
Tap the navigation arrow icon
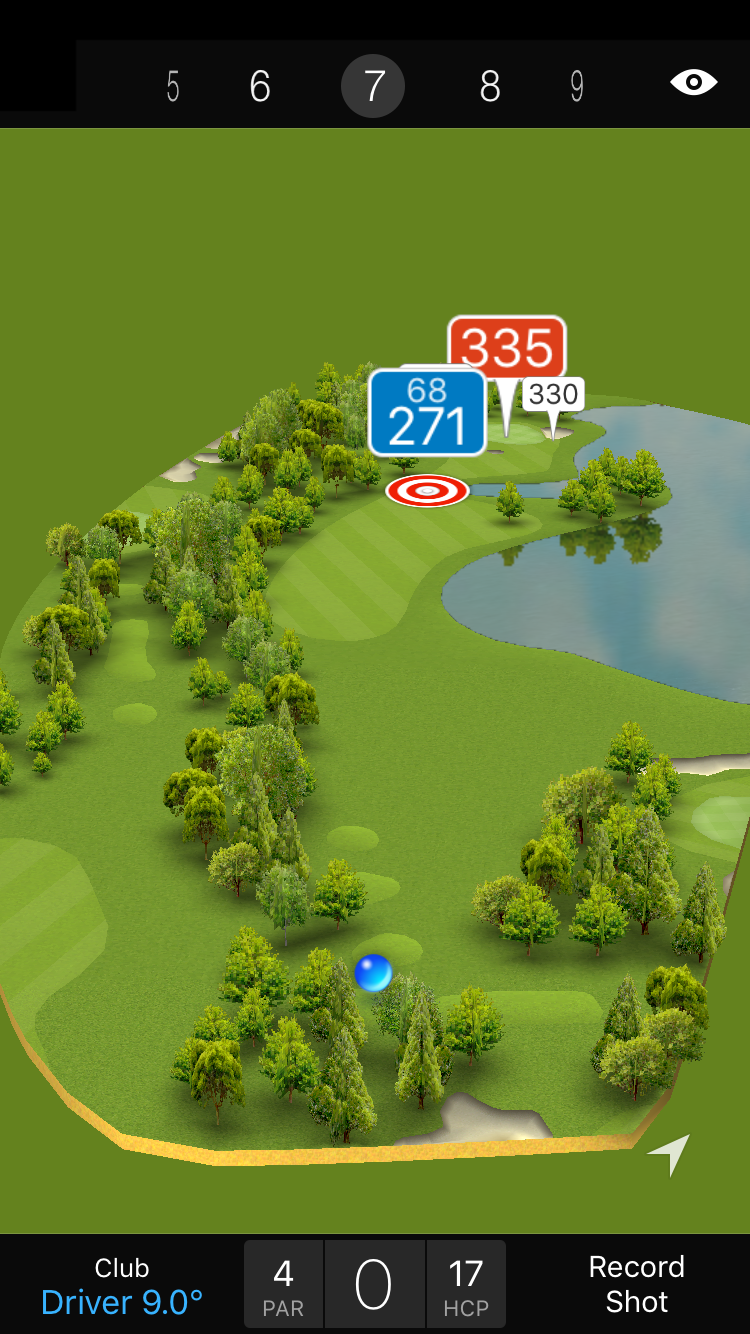point(670,1153)
